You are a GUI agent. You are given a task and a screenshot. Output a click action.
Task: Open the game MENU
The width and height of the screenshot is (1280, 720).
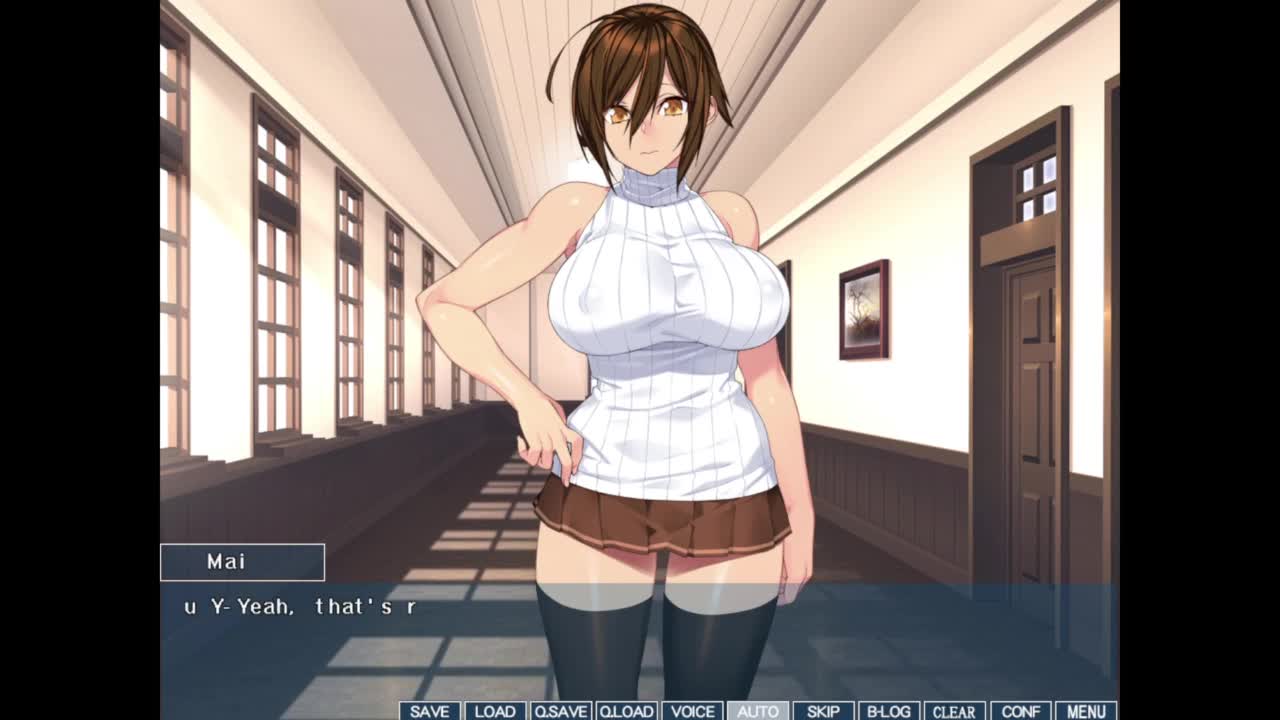(x=1086, y=711)
